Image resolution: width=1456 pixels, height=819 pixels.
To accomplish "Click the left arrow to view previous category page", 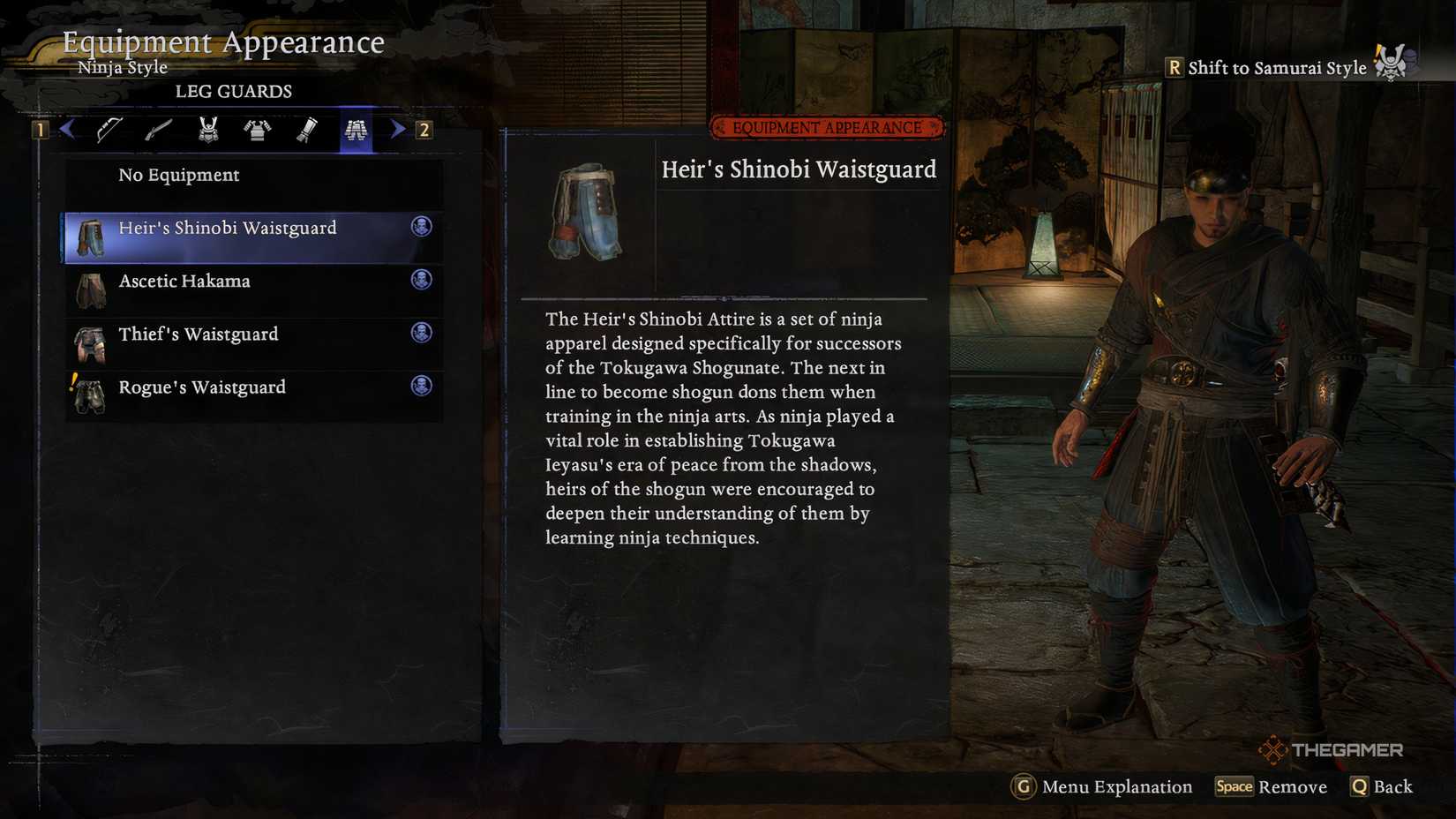I will click(x=66, y=128).
